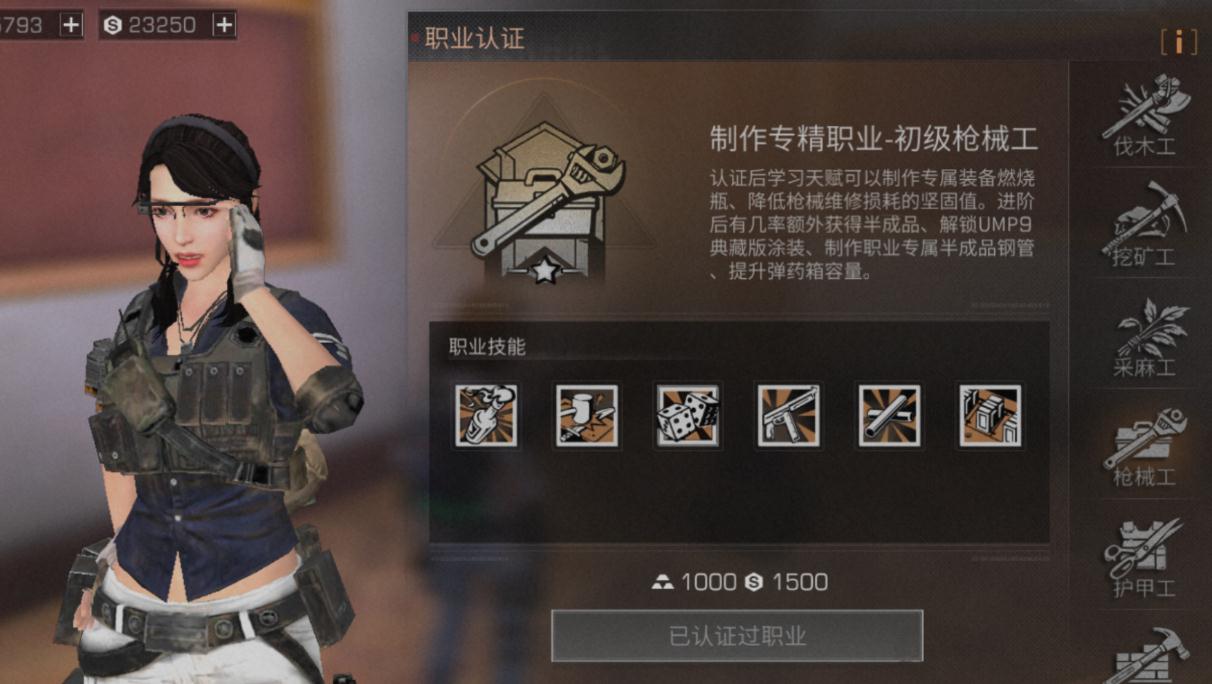Select the dice skill icon
The width and height of the screenshot is (1212, 684).
coord(688,416)
